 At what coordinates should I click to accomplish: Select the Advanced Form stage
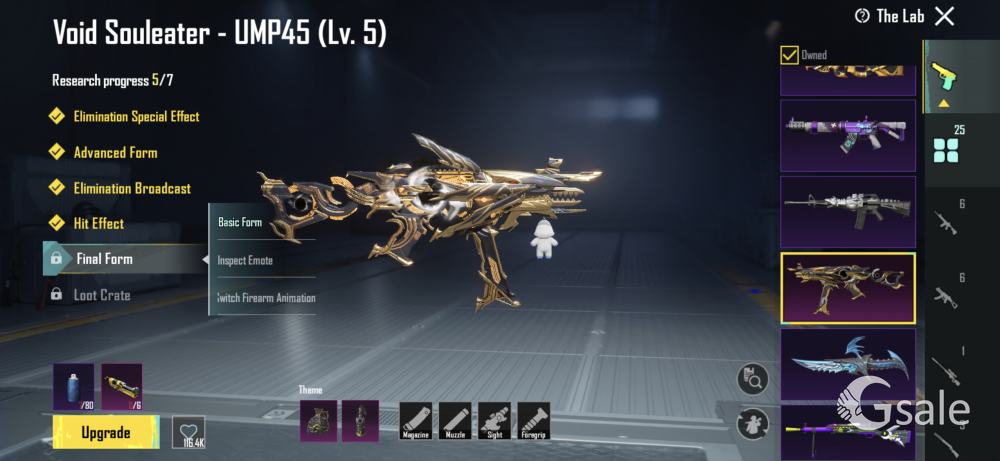[x=115, y=153]
